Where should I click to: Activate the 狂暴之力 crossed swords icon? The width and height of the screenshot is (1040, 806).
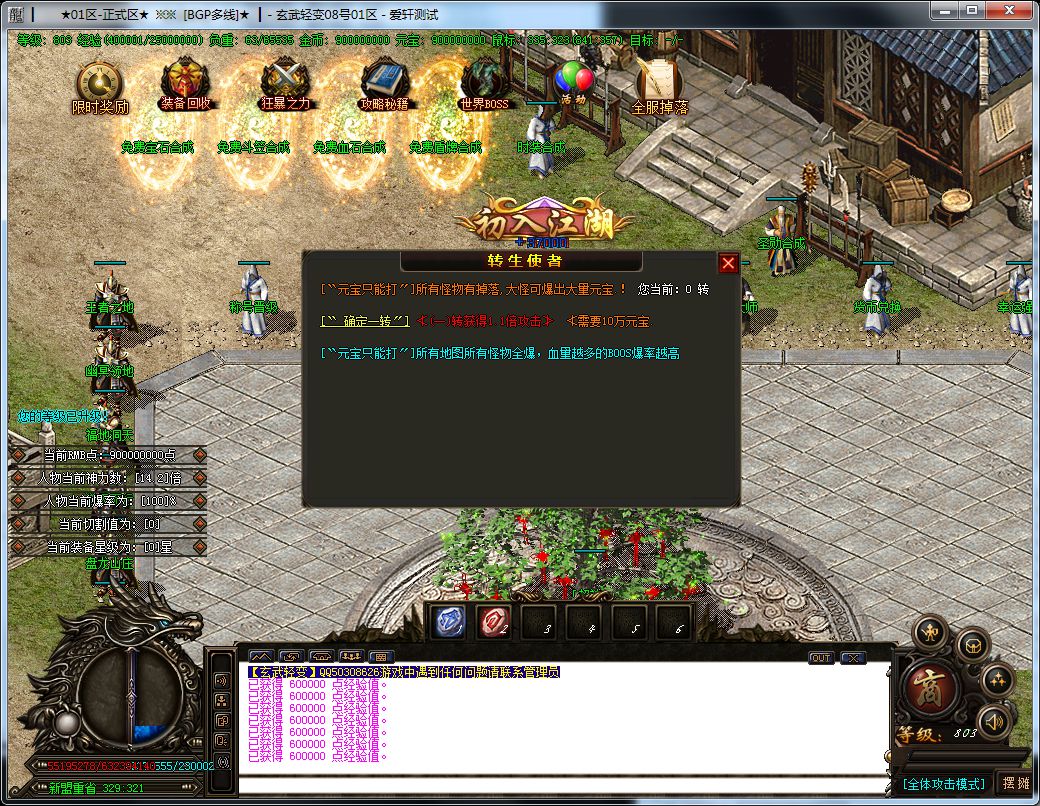click(x=285, y=82)
